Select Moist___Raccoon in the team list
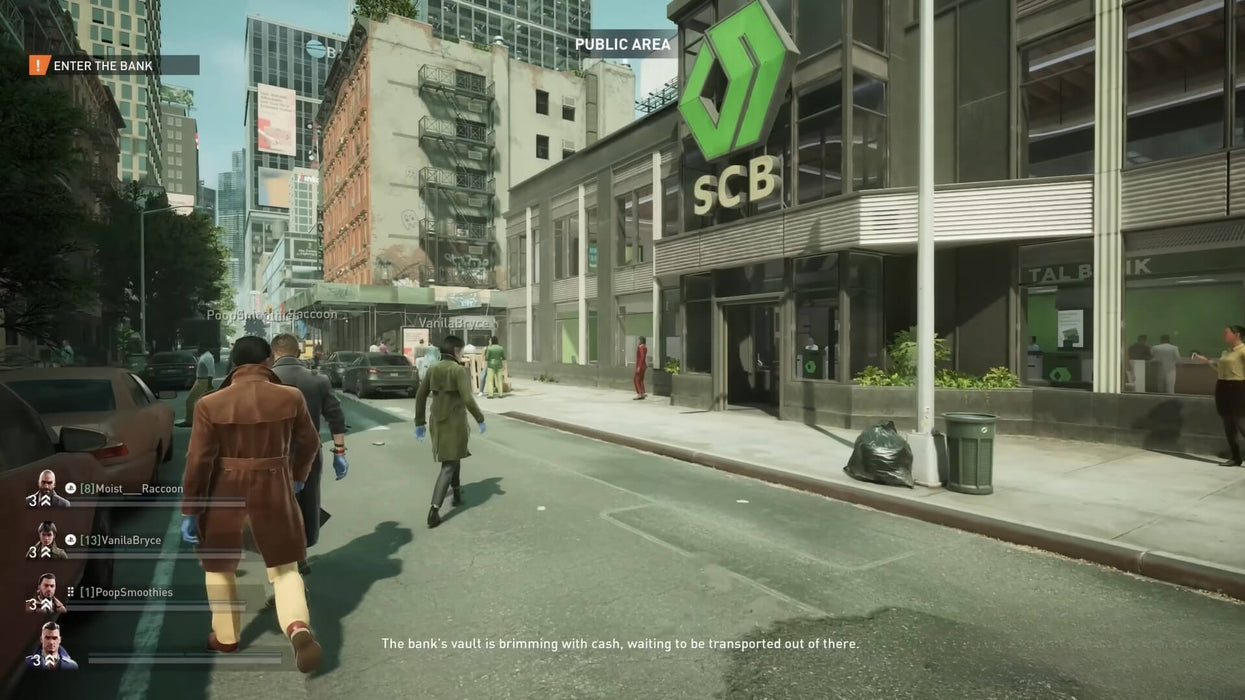 pyautogui.click(x=132, y=489)
